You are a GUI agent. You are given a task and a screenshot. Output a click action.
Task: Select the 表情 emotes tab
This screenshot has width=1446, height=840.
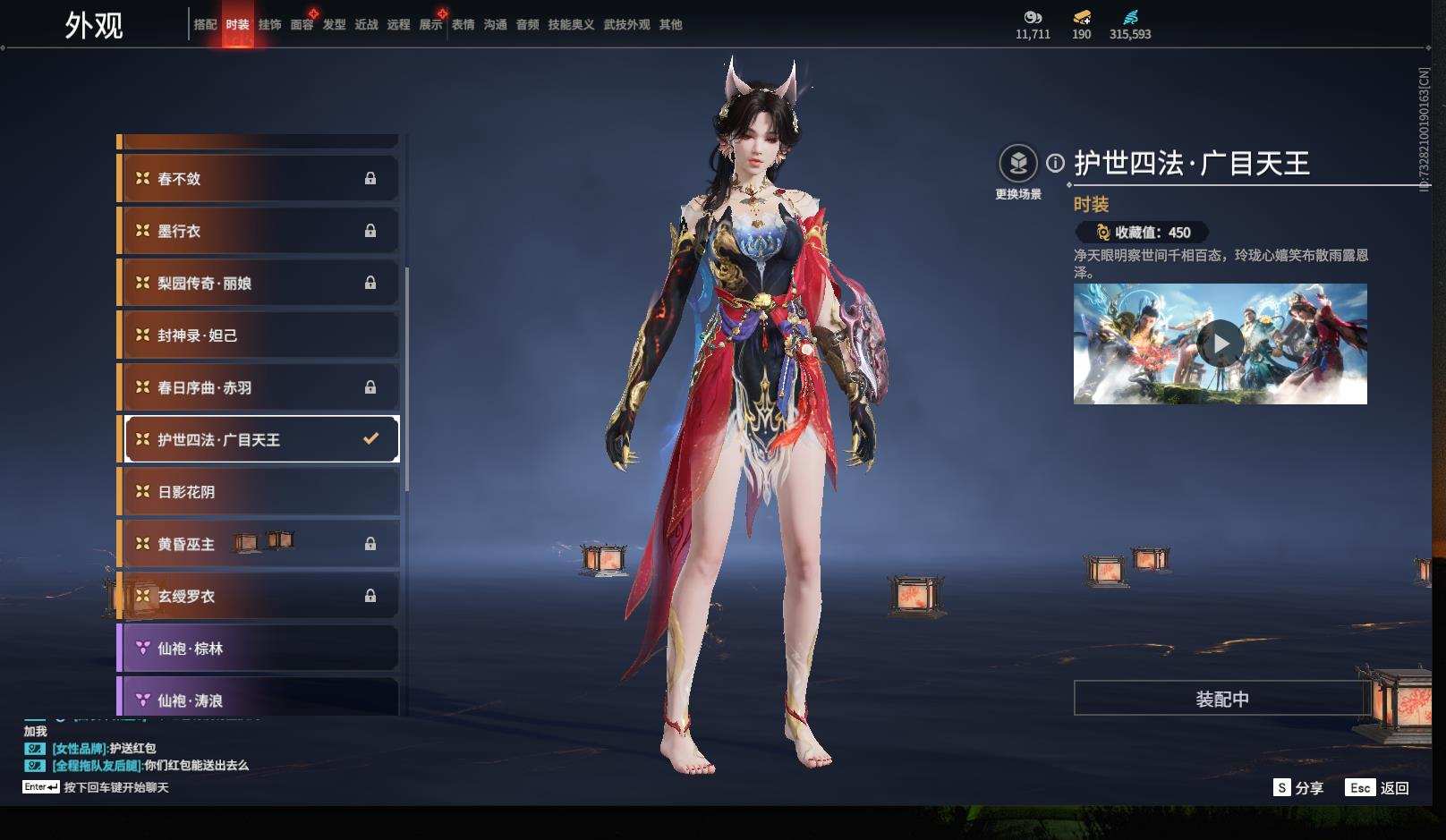click(463, 25)
